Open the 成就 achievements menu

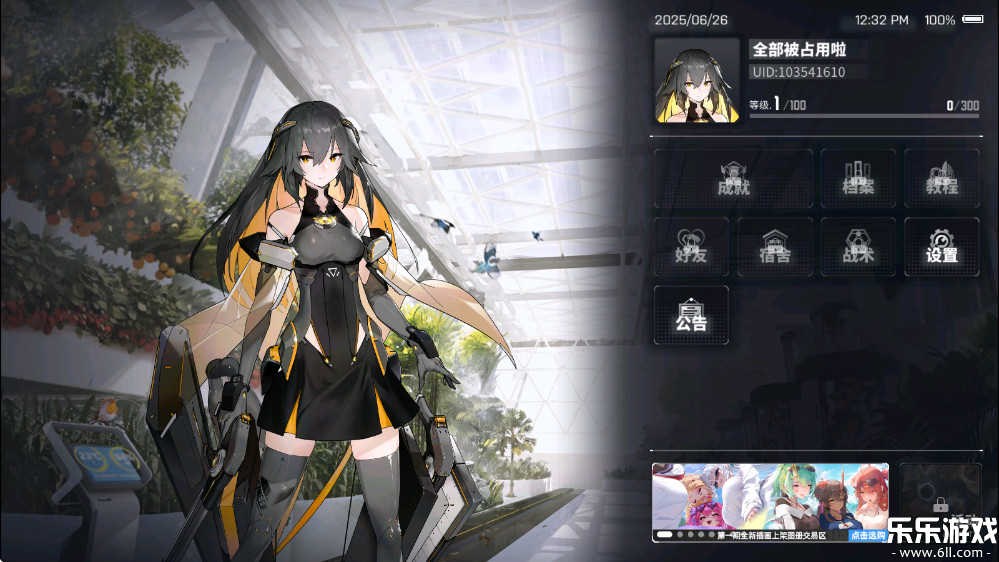click(733, 178)
